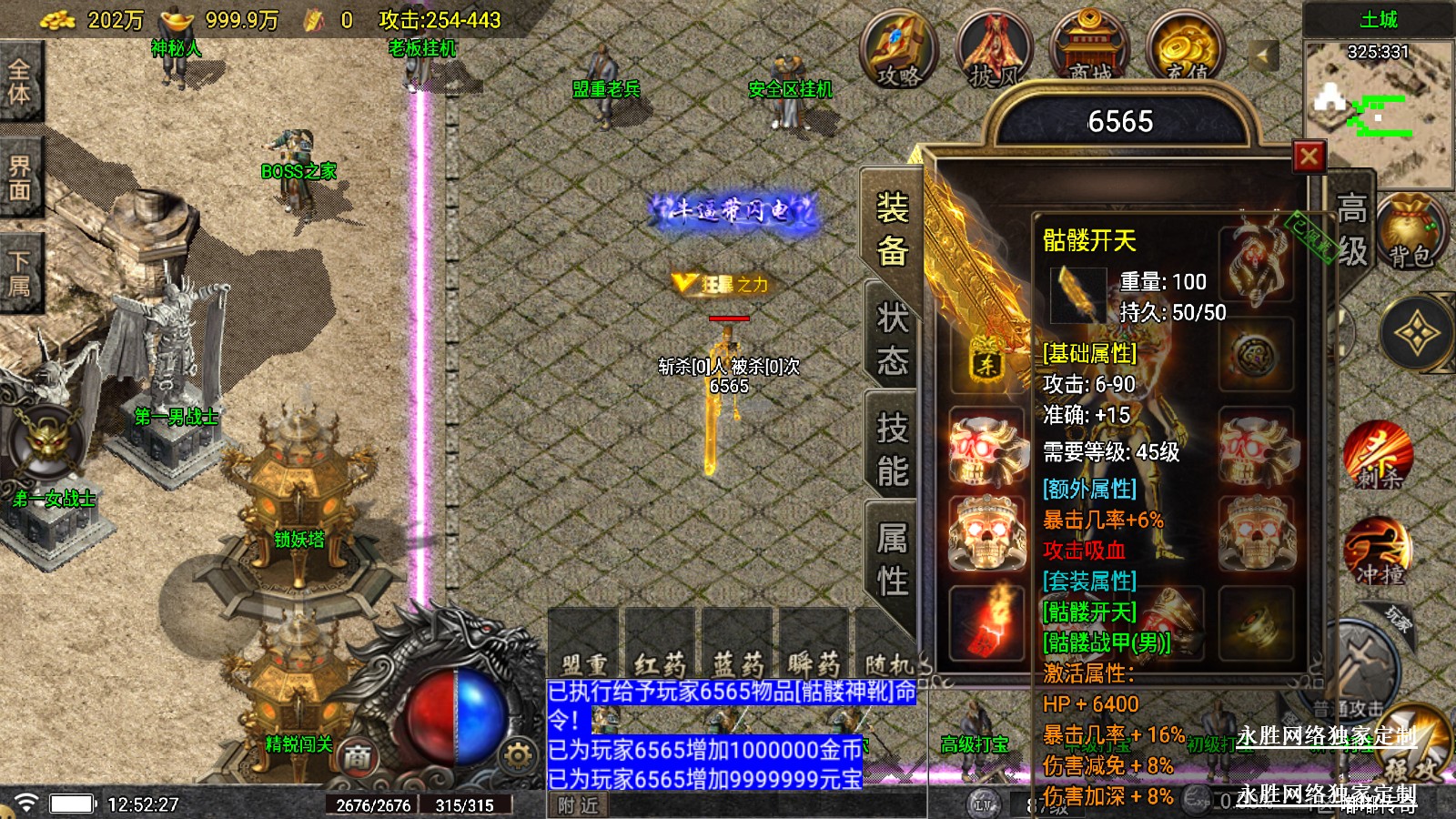Open the 下属 side tab

(x=20, y=274)
